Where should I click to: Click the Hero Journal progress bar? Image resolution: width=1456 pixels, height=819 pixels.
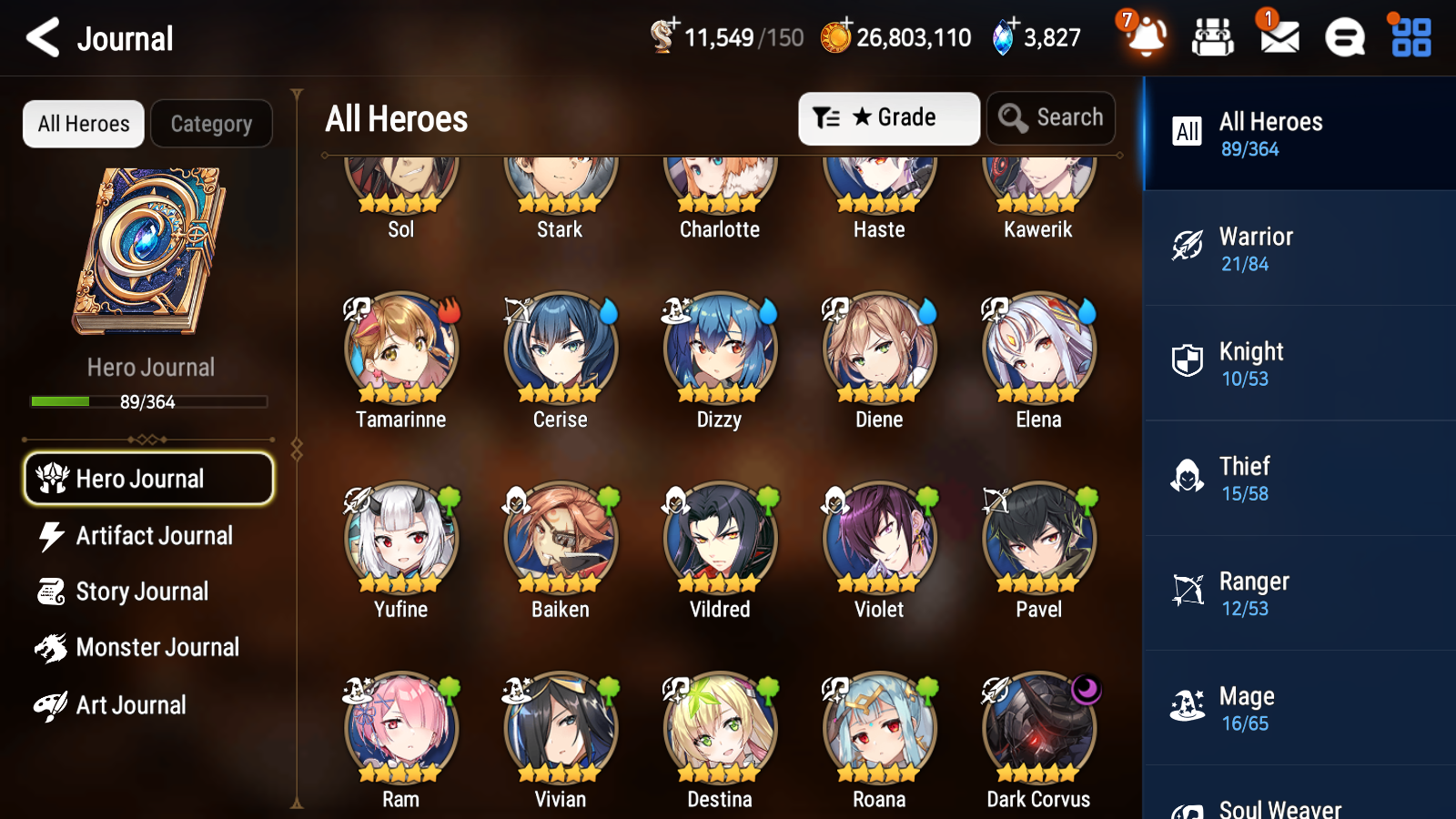point(147,401)
